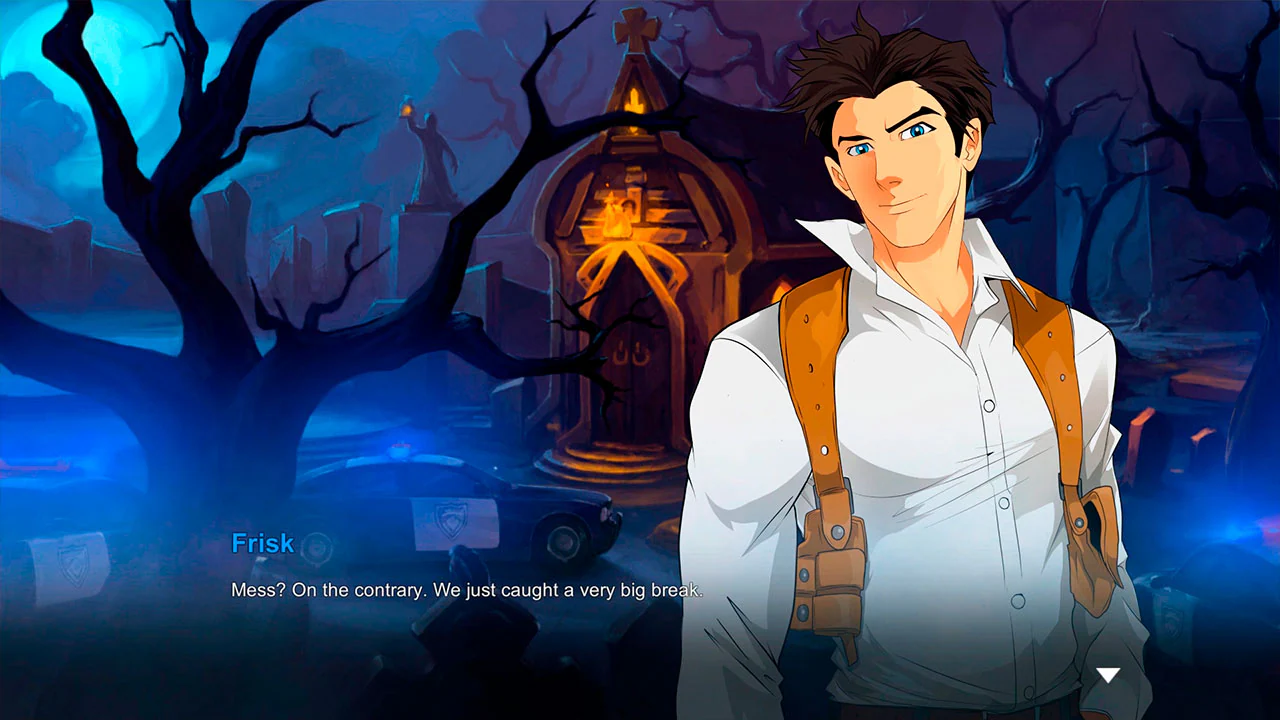Advance dialogue using the white triangle arrow
The width and height of the screenshot is (1280, 720).
[1108, 675]
